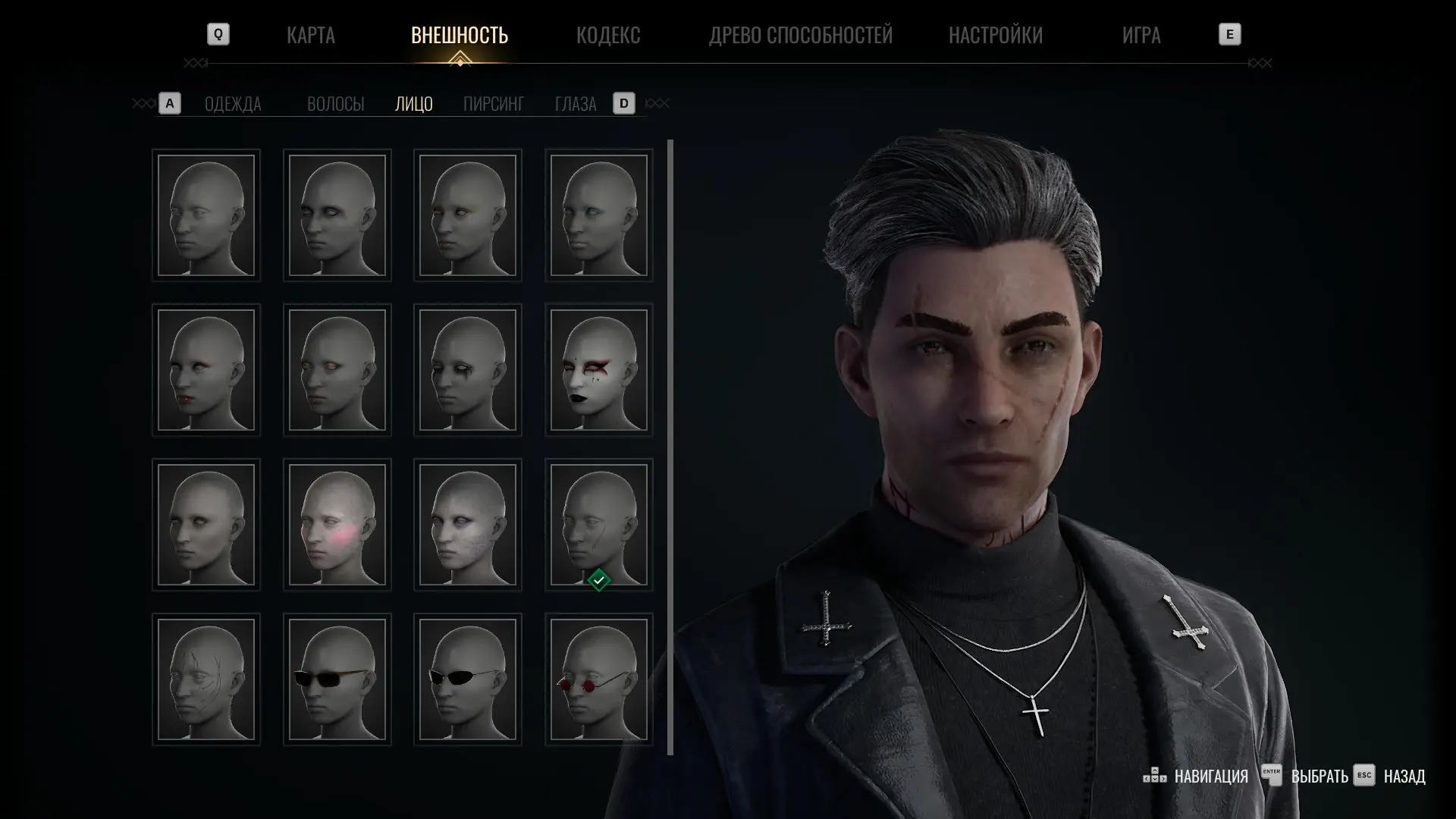Pick the round red glasses face option
The image size is (1456, 819).
pos(598,679)
